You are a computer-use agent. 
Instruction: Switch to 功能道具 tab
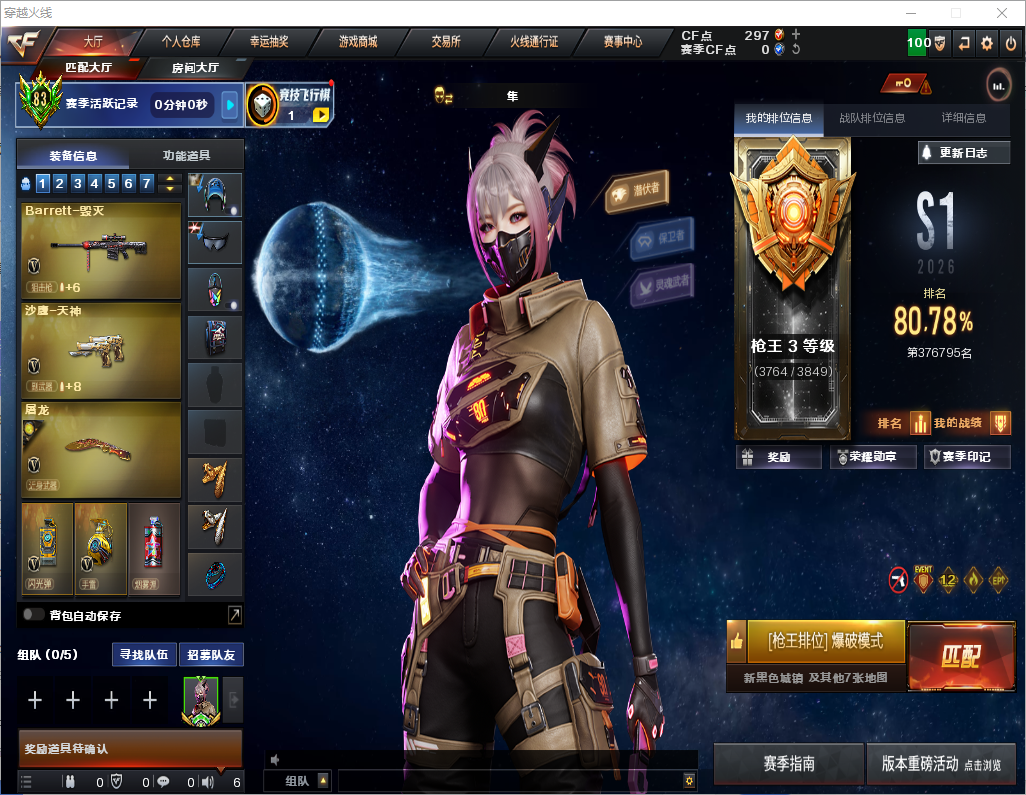coord(187,156)
